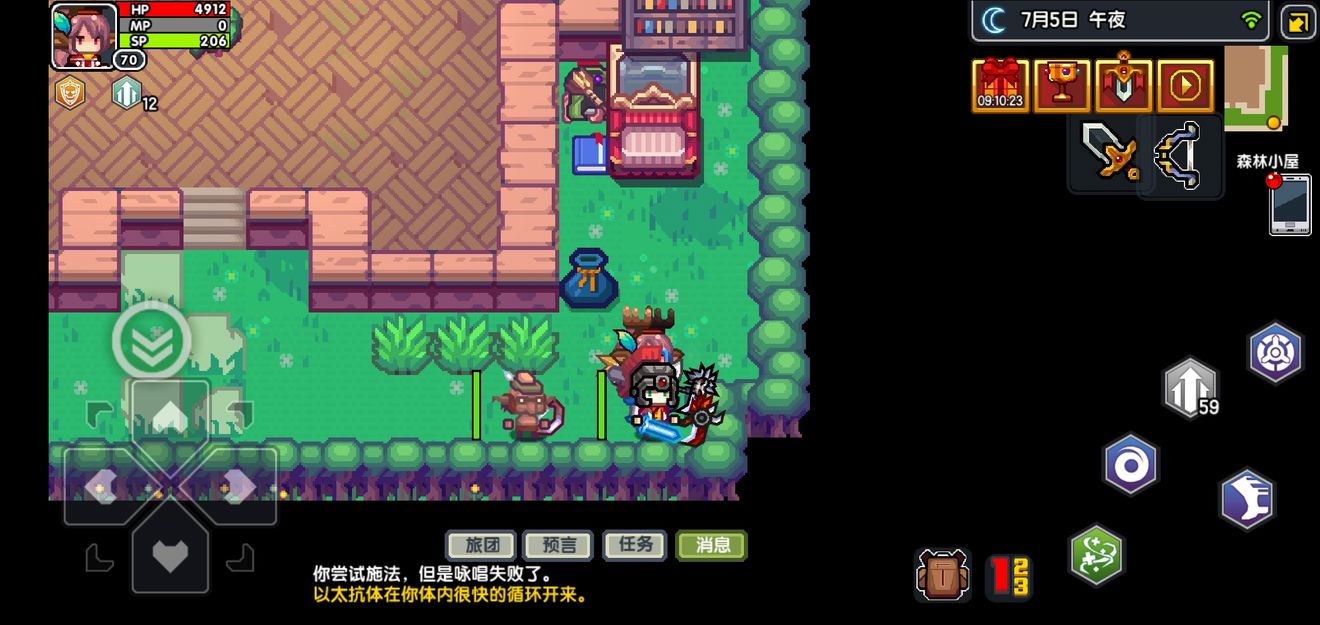Open the gift box timer reward
The image size is (1320, 625).
point(1000,85)
